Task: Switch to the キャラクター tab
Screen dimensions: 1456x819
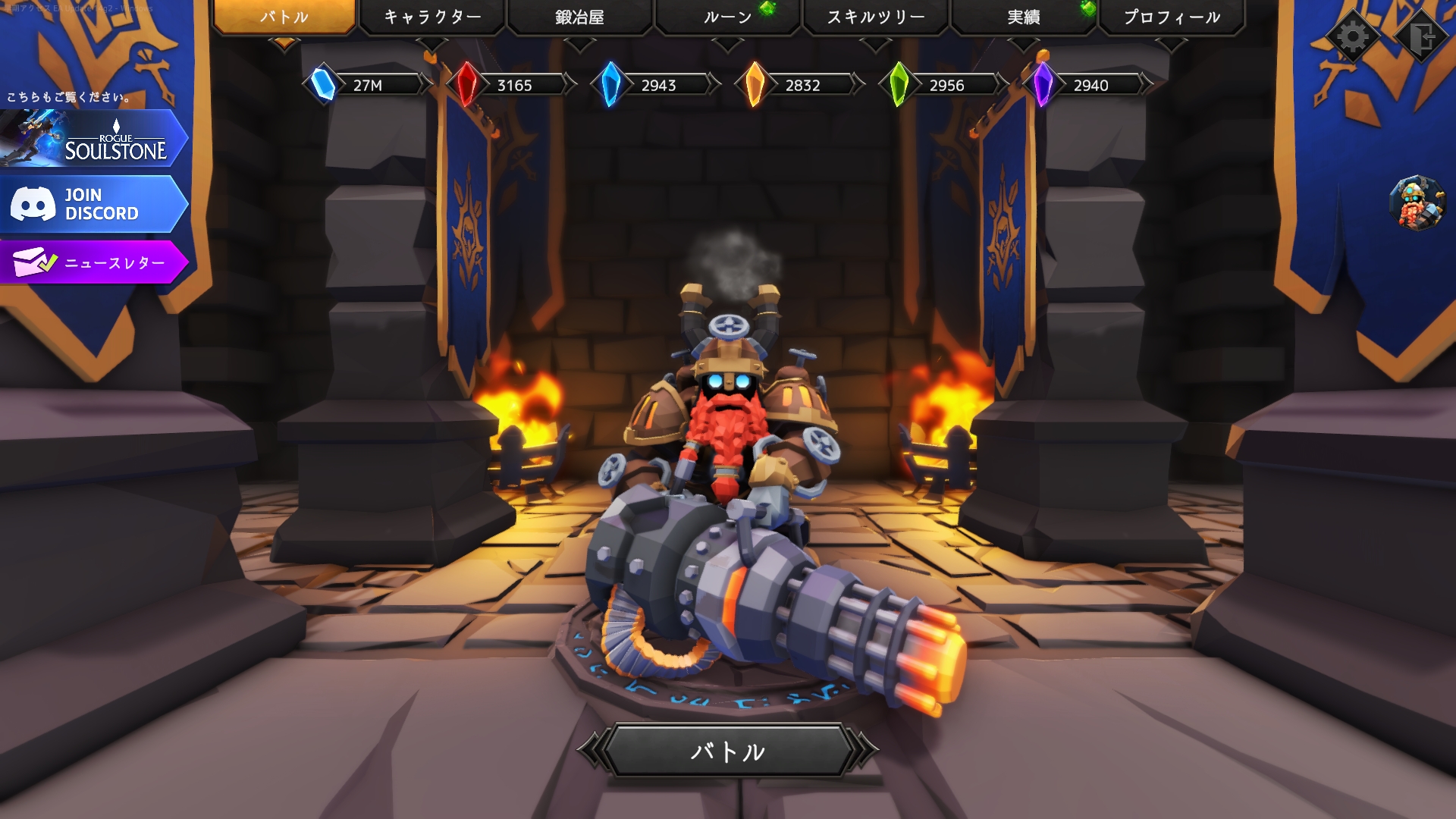Action: [x=431, y=14]
